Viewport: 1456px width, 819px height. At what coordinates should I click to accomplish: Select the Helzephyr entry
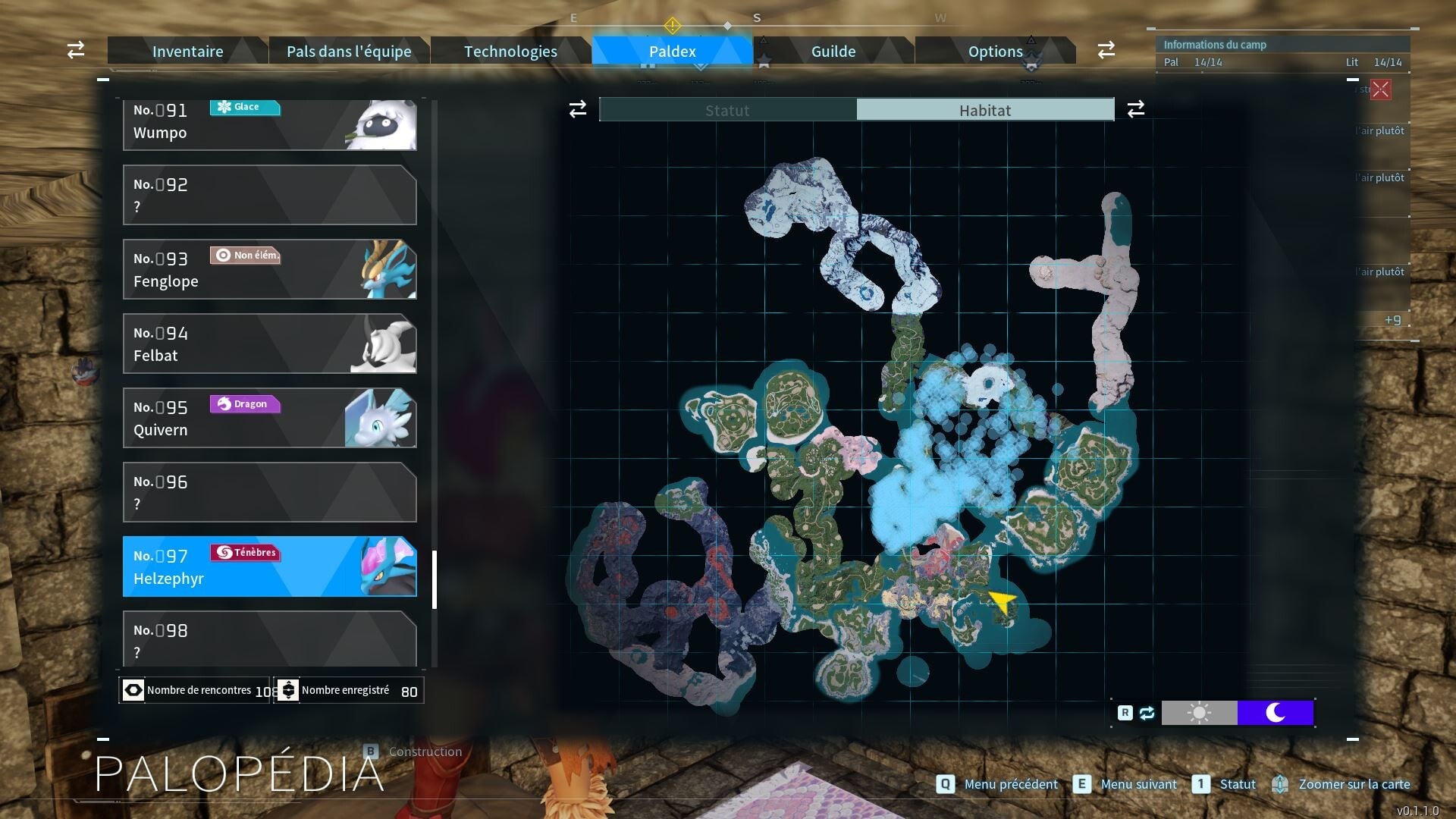[x=269, y=566]
